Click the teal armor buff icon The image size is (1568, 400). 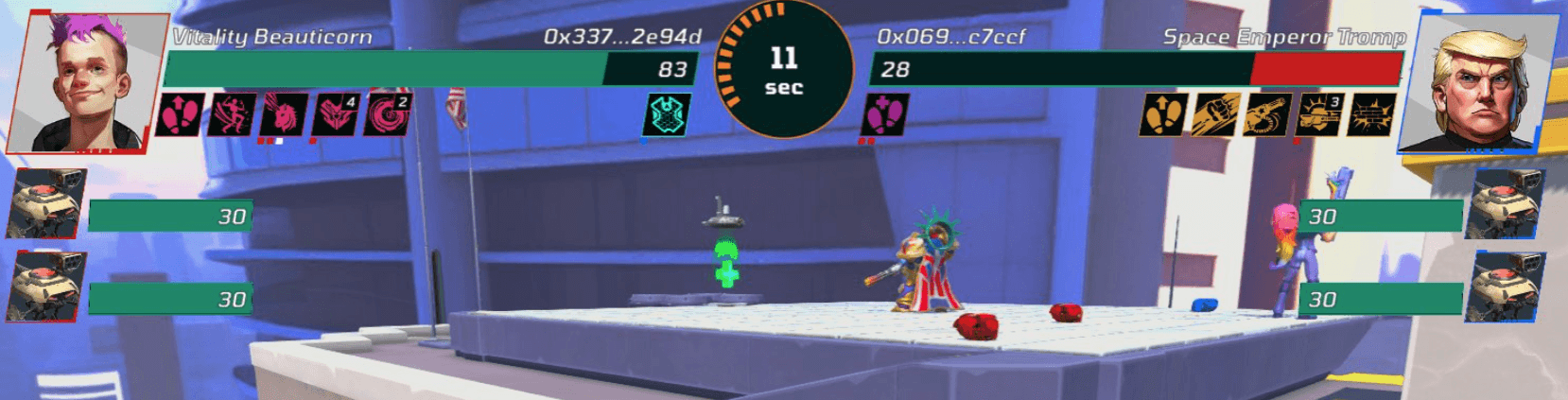pos(667,115)
